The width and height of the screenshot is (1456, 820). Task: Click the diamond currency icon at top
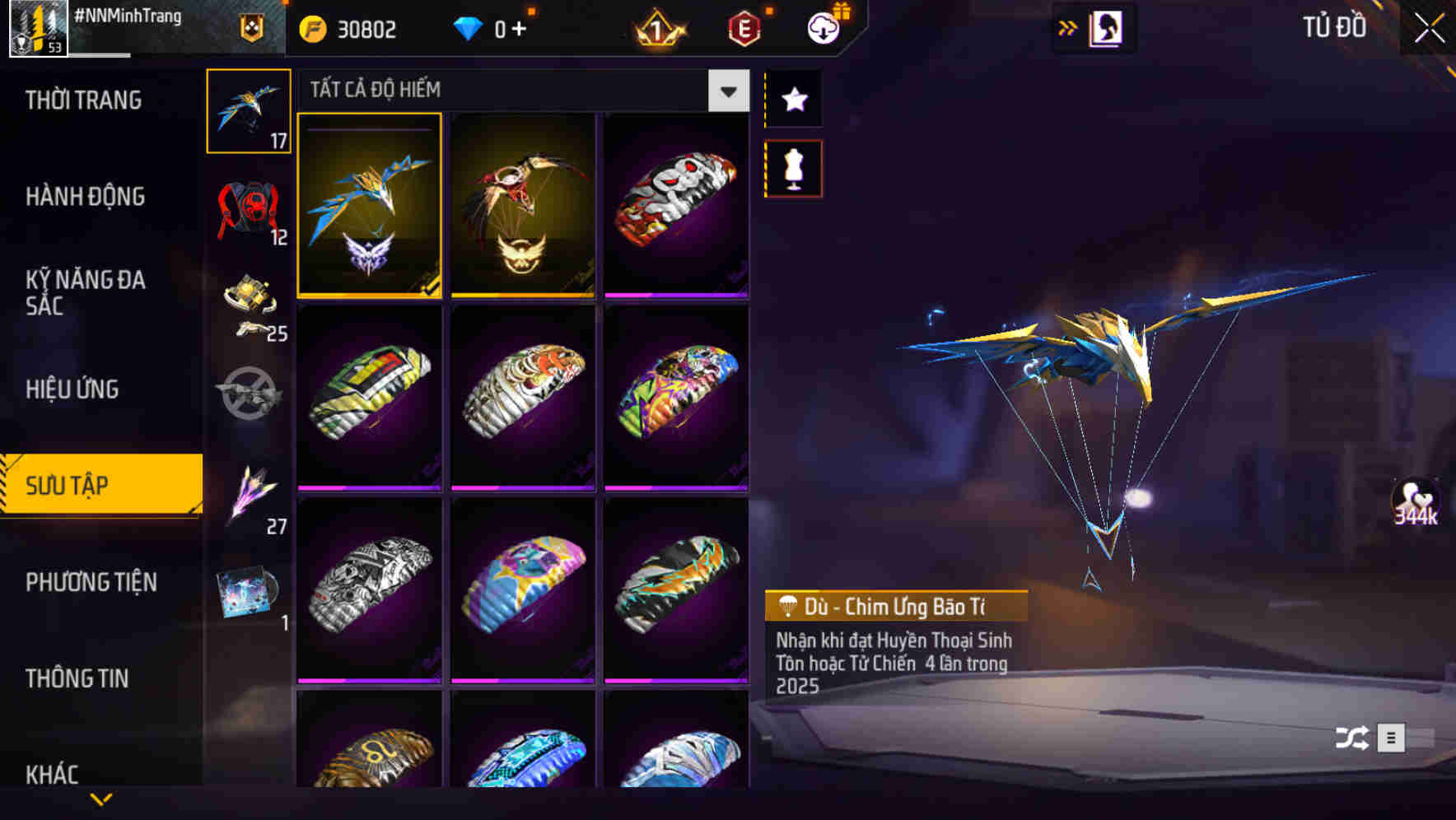pyautogui.click(x=469, y=27)
